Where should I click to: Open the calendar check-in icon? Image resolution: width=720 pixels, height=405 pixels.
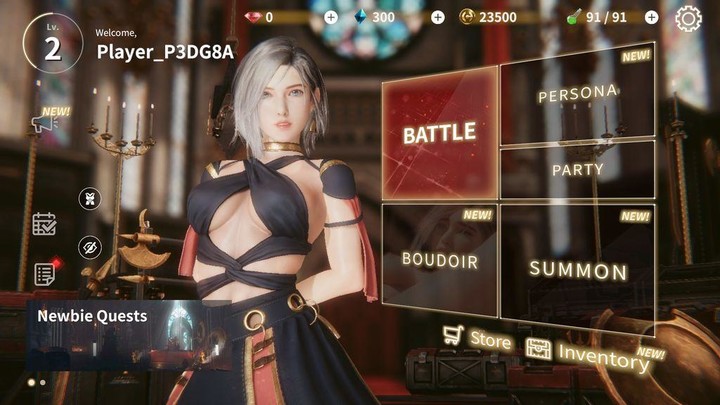(44, 223)
